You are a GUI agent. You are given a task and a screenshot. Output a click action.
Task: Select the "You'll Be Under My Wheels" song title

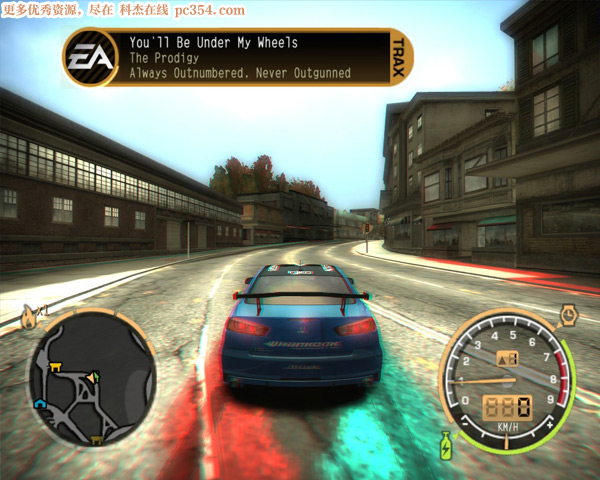213,43
